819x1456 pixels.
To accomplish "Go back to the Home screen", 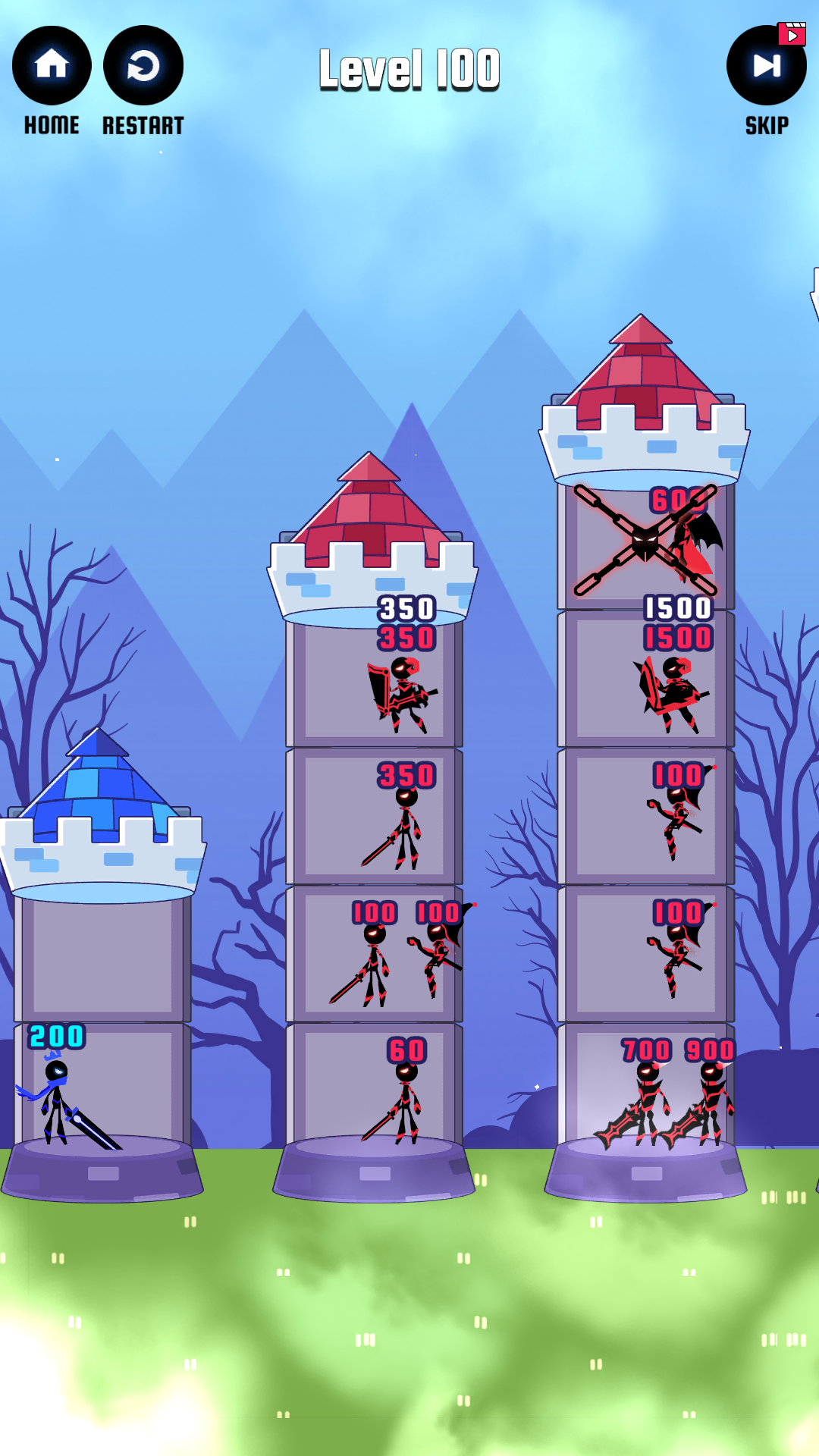I will click(52, 66).
